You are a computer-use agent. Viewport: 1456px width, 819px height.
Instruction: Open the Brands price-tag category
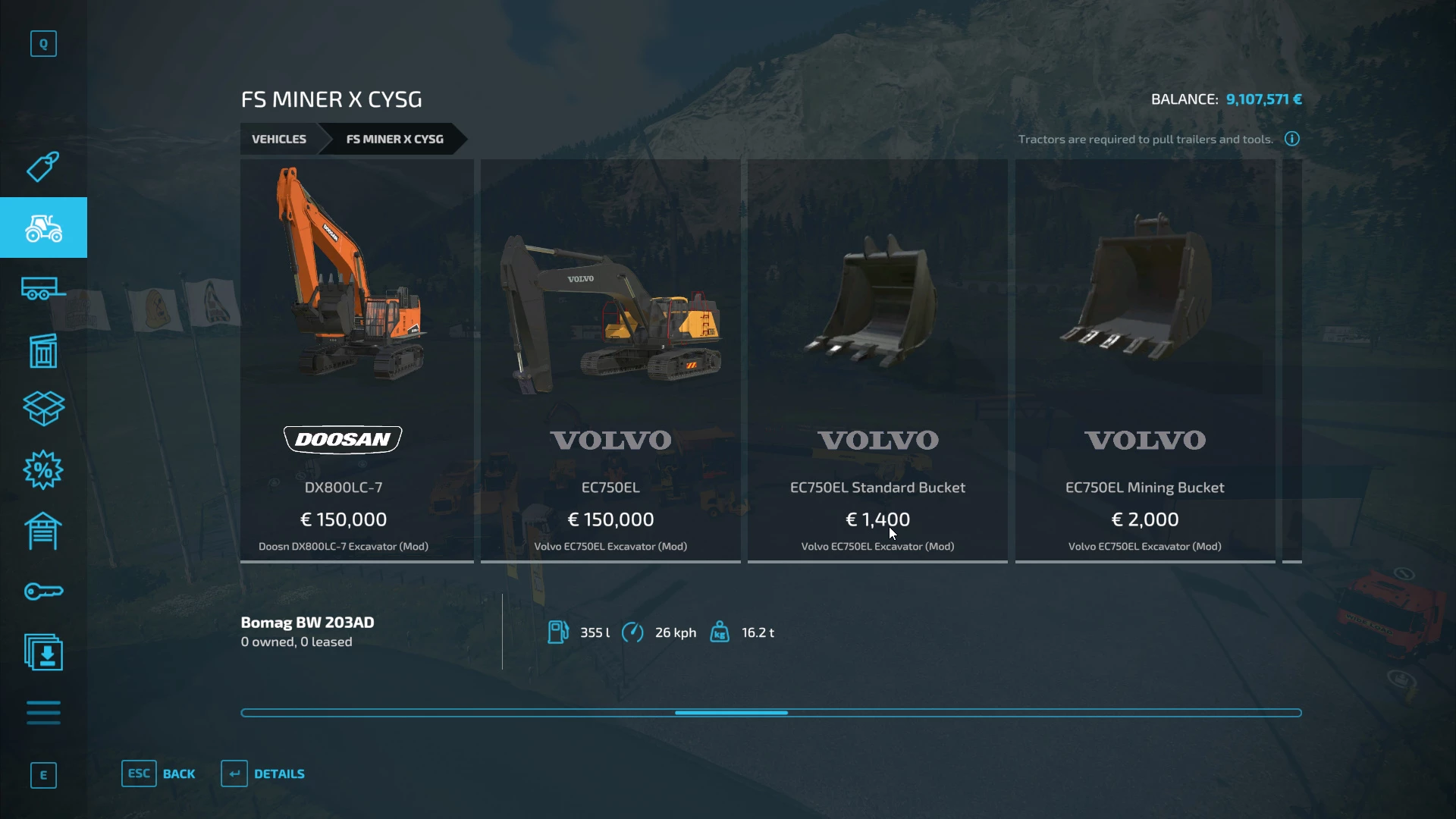pos(43,167)
